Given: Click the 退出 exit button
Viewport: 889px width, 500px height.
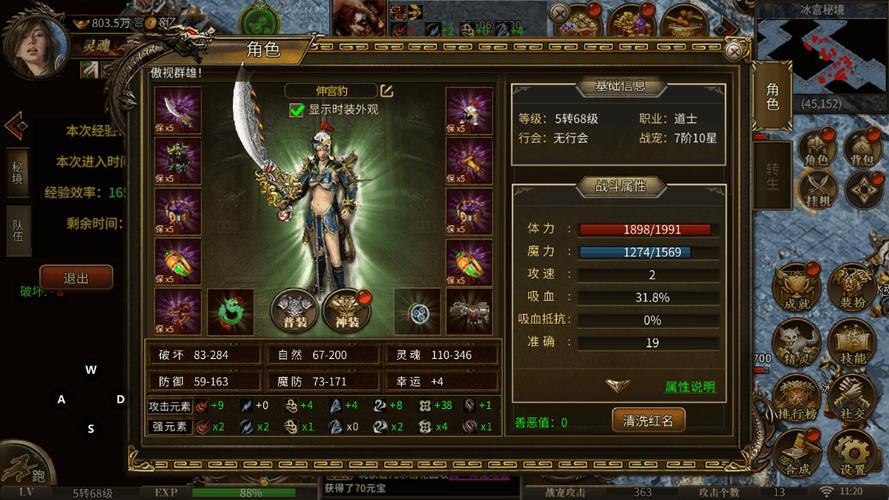Looking at the screenshot, I should 76,278.
